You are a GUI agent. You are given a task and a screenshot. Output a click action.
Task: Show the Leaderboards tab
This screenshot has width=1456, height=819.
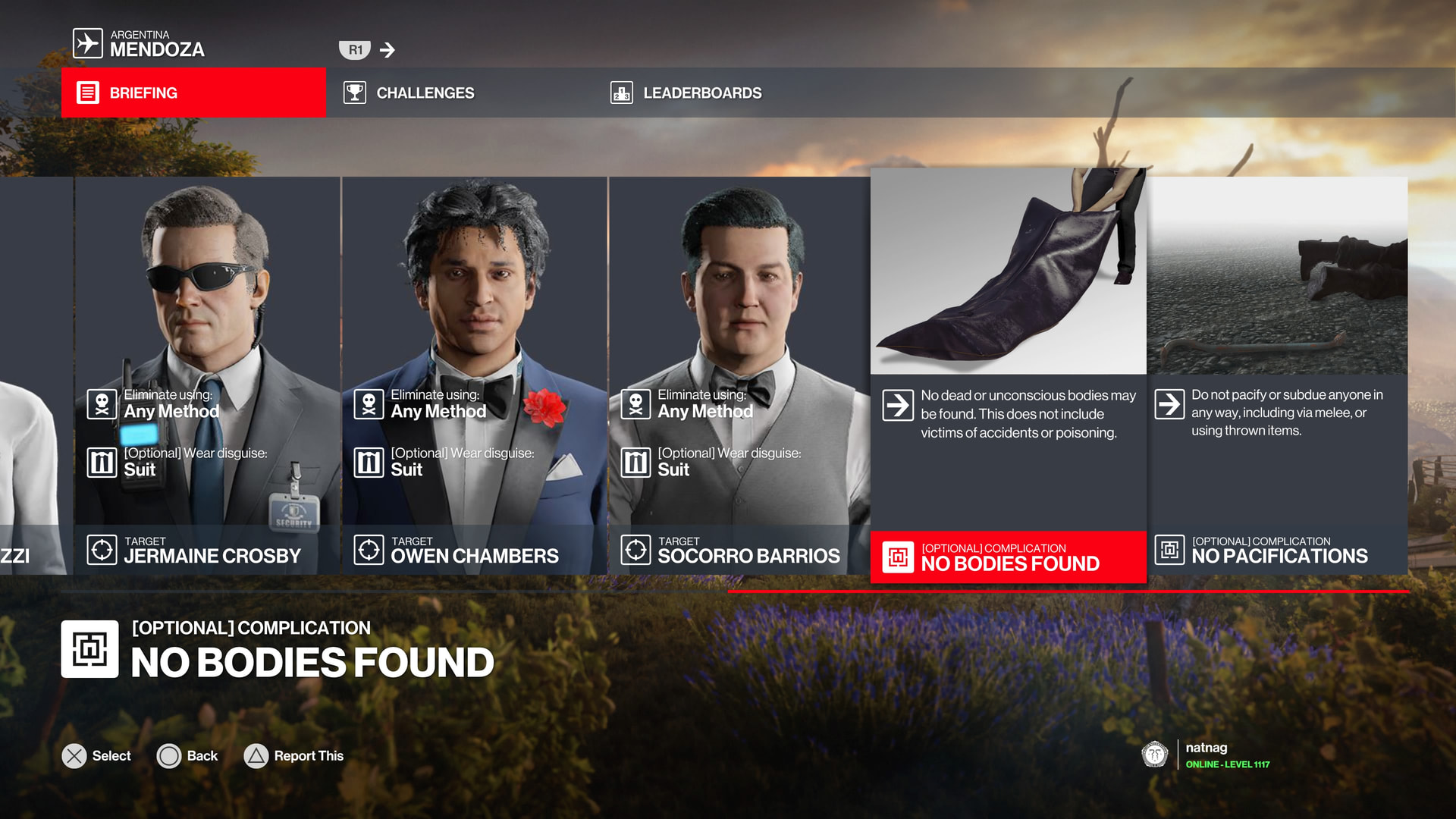coord(686,93)
